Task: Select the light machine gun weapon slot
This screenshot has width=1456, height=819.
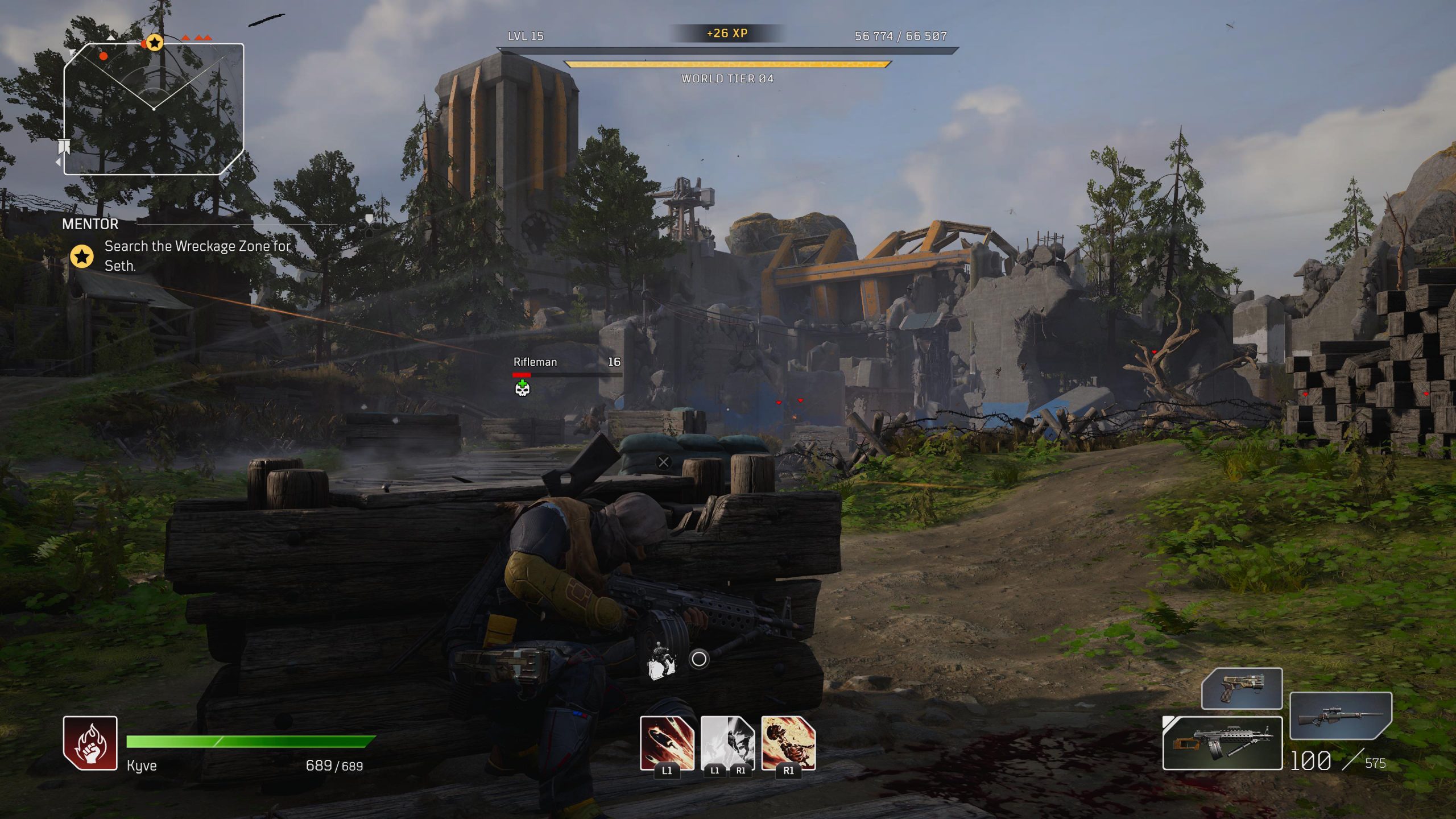Action: coord(1222,743)
